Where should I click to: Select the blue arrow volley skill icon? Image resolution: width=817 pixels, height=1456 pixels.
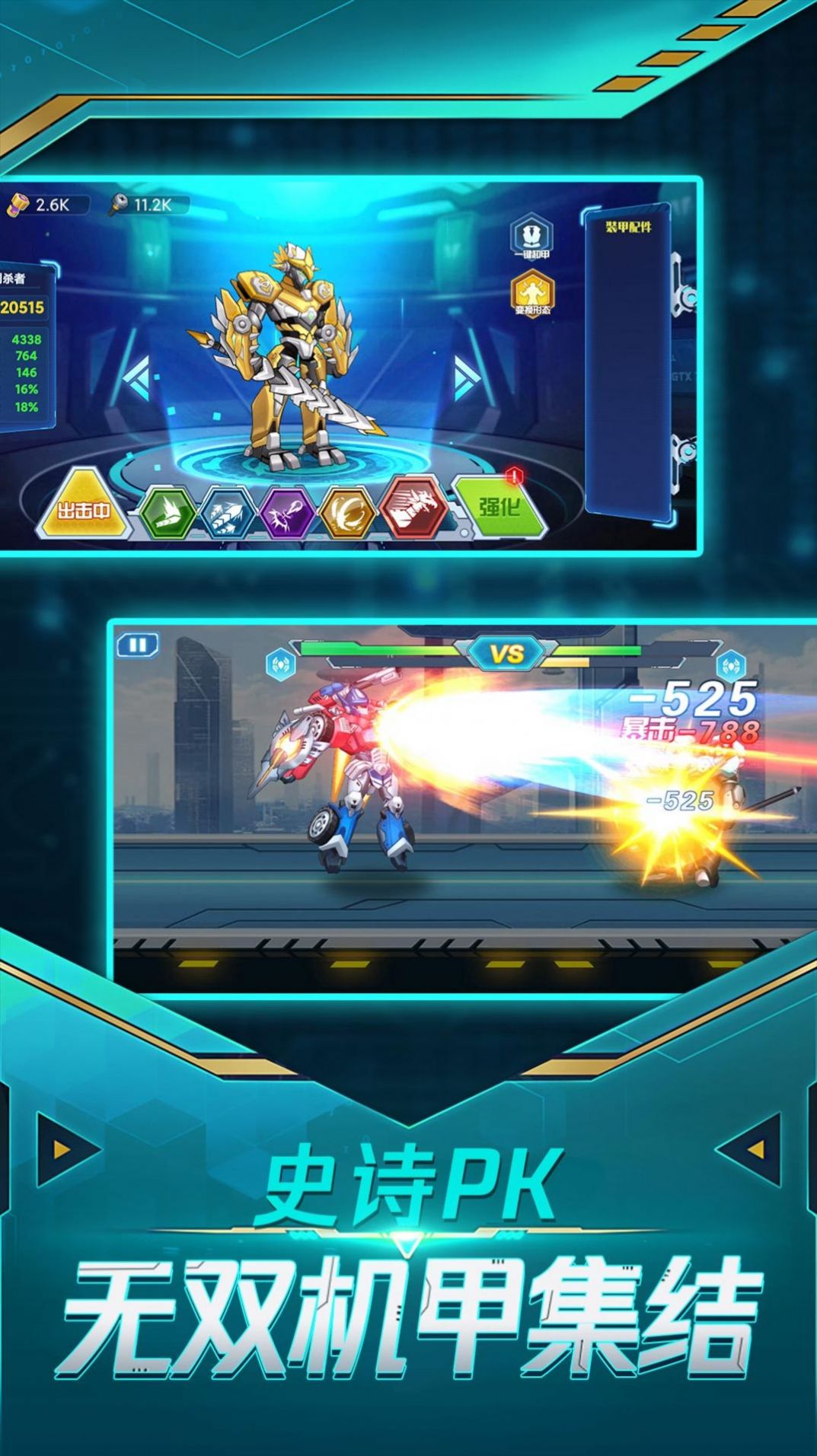[x=227, y=512]
